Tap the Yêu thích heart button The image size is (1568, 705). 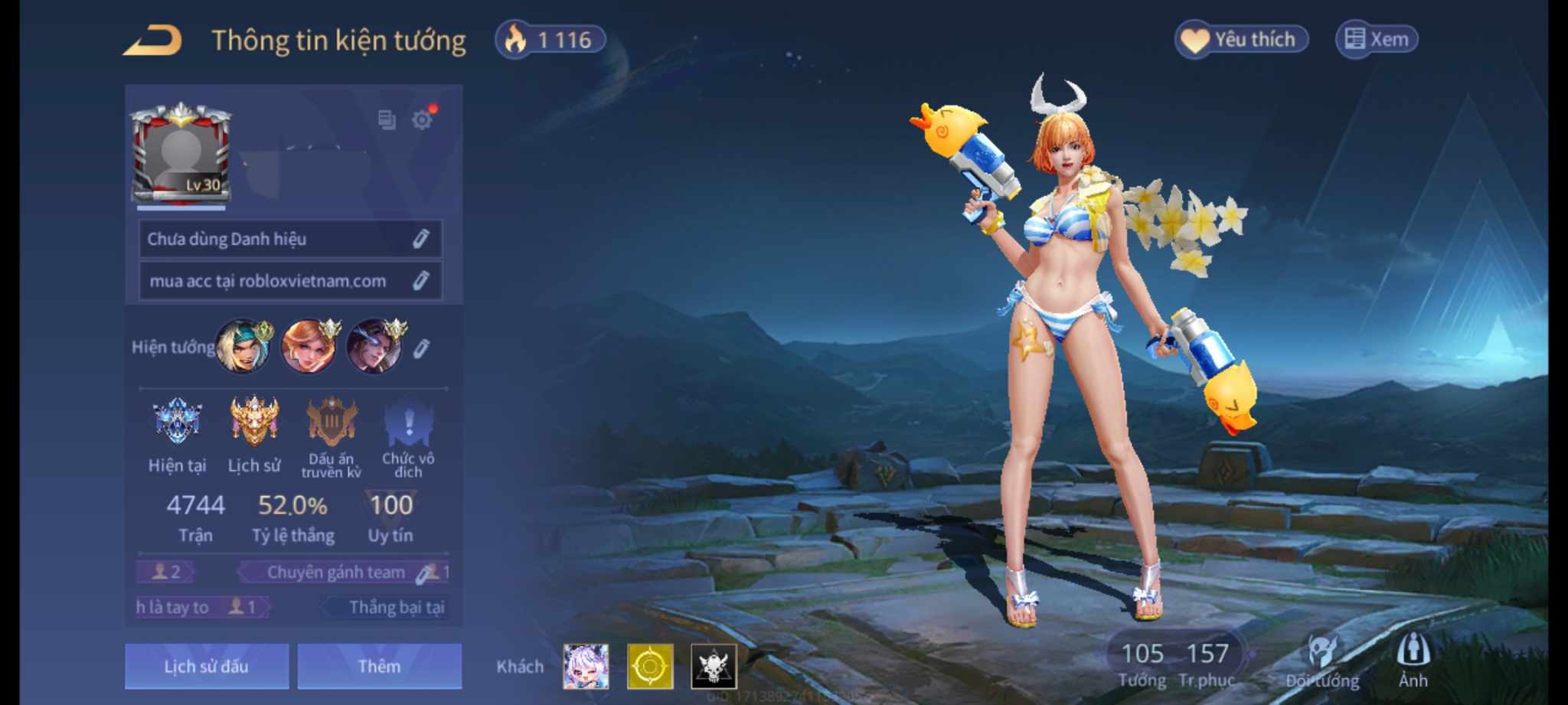1240,39
